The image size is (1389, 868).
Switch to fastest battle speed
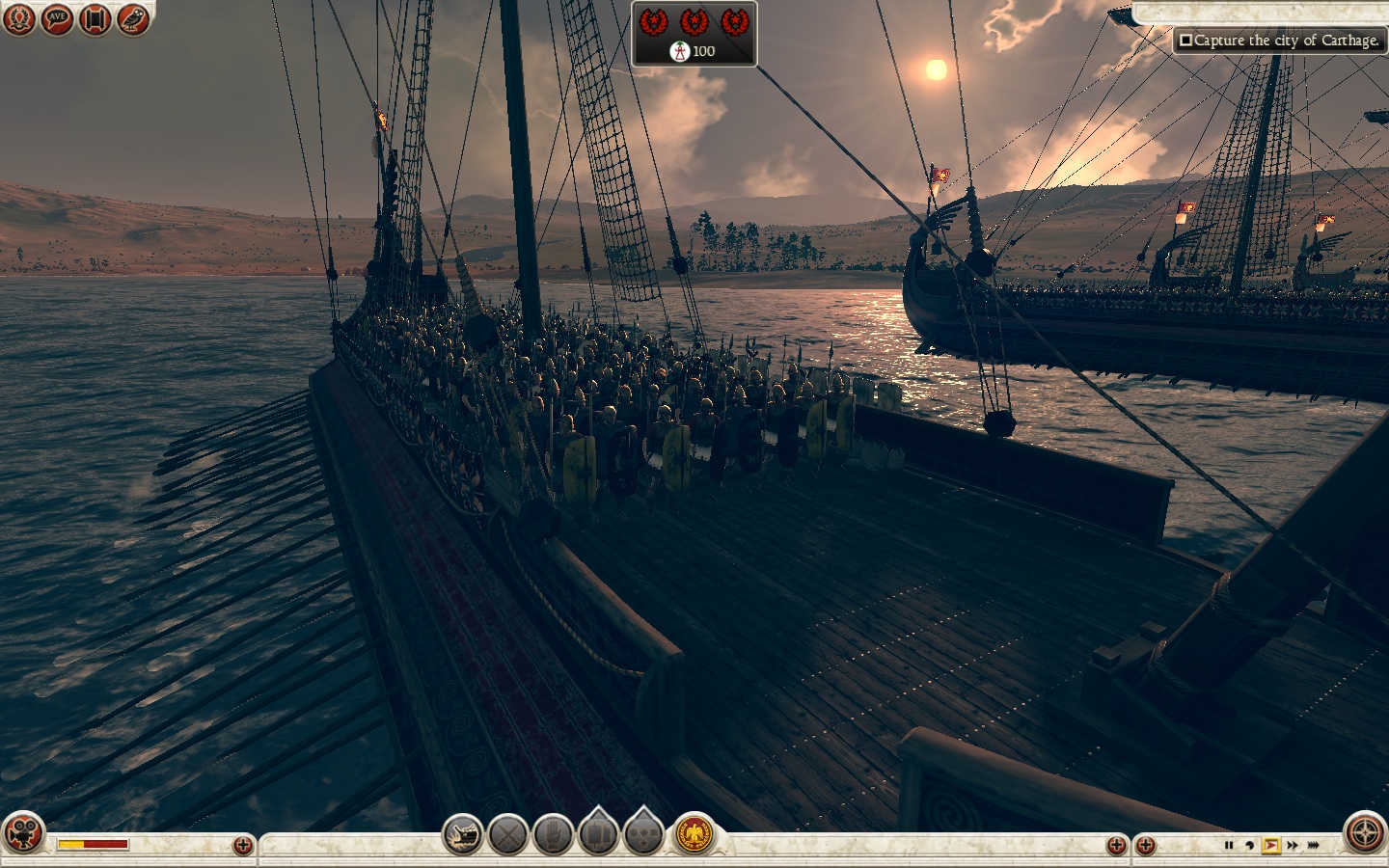[x=1315, y=846]
